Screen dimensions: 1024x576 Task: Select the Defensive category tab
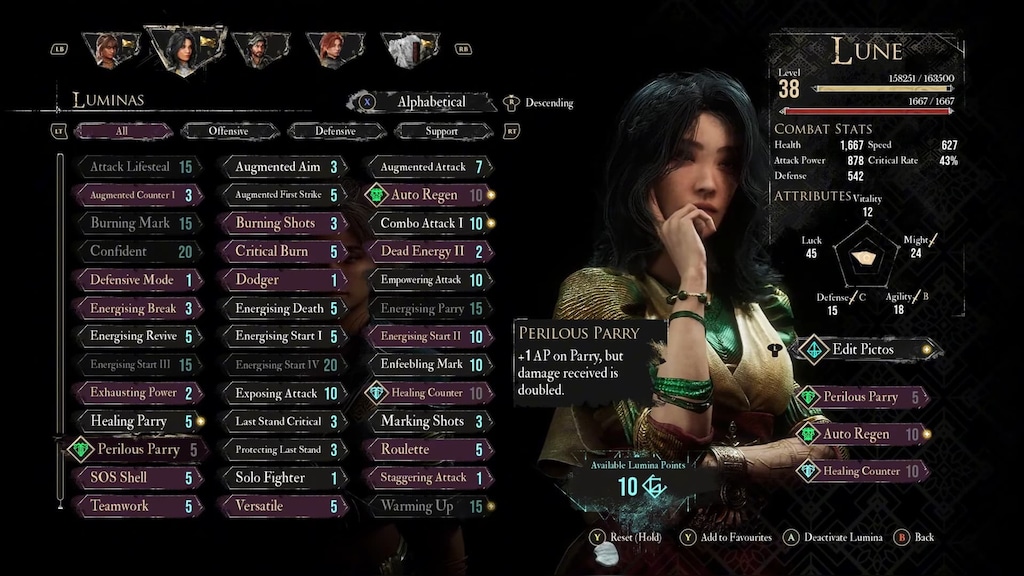coord(335,131)
